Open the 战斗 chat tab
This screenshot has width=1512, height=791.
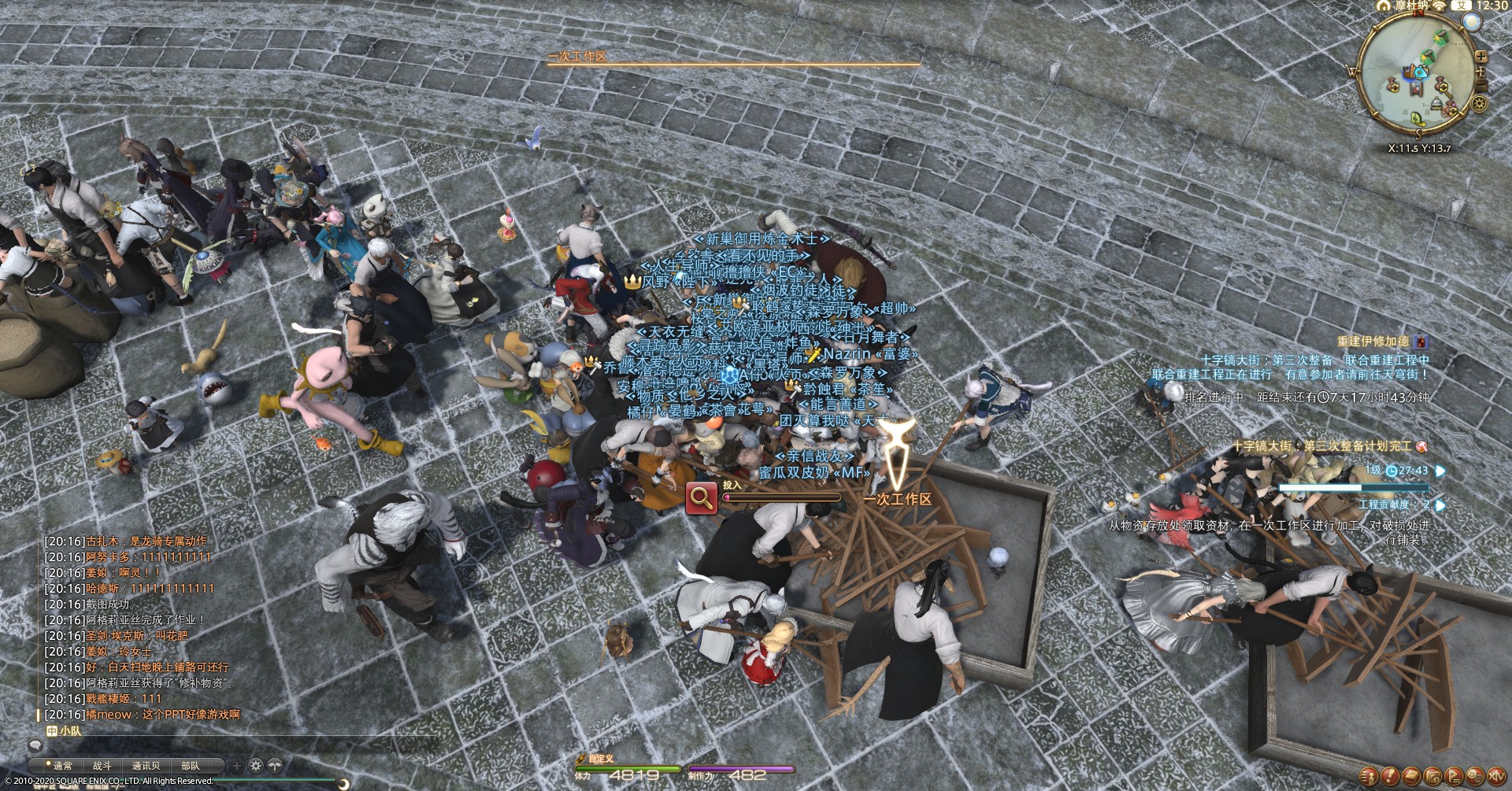(x=102, y=765)
